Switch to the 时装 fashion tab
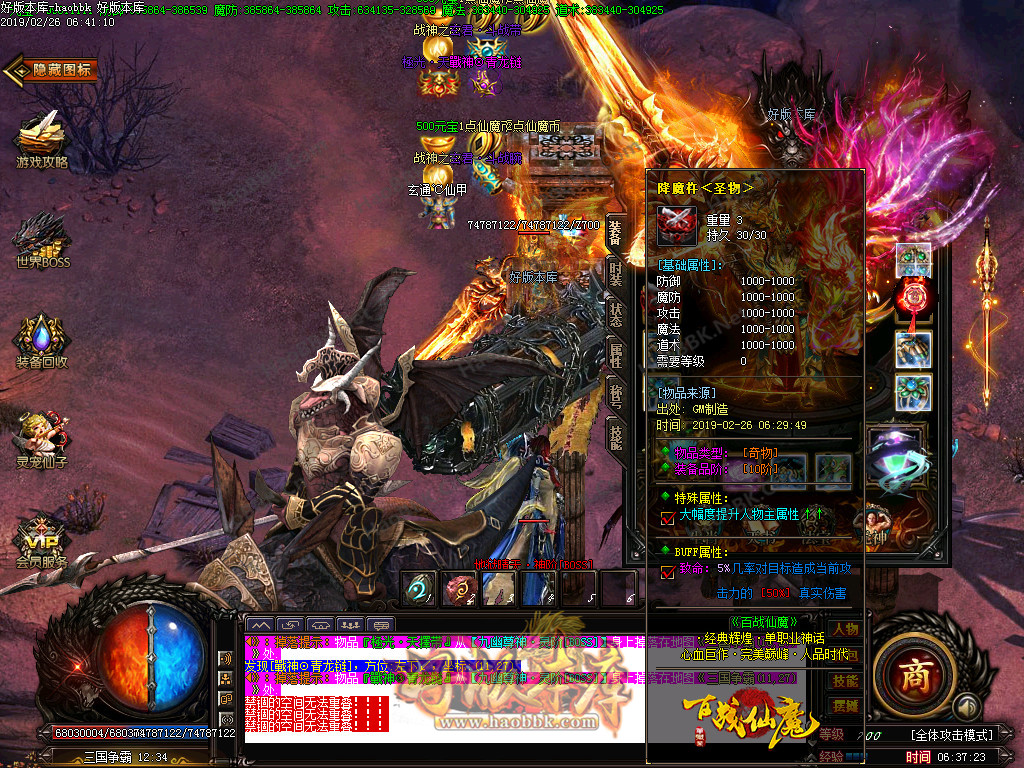Viewport: 1024px width, 768px height. [615, 273]
